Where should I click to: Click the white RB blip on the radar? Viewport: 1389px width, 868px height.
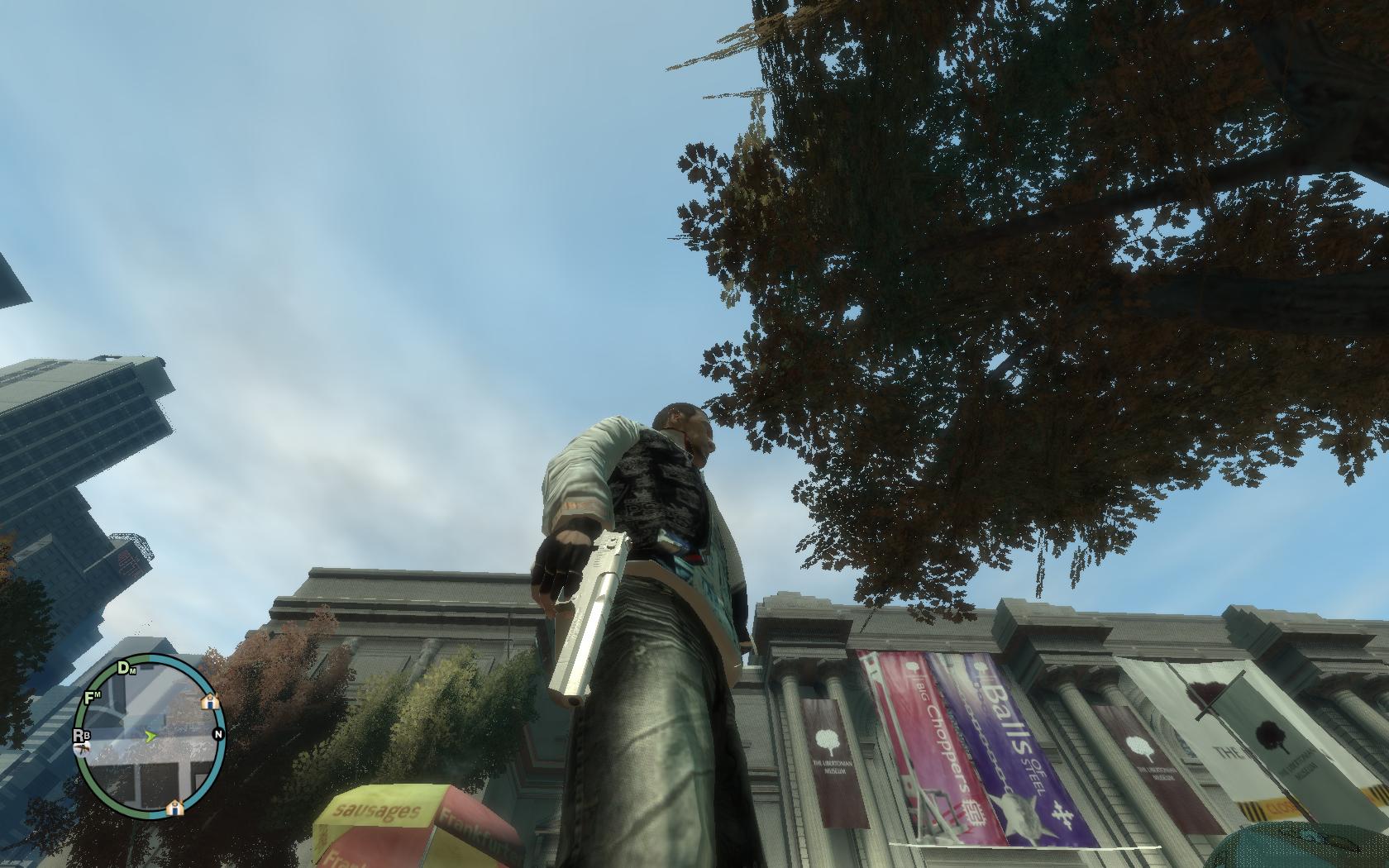[82, 735]
